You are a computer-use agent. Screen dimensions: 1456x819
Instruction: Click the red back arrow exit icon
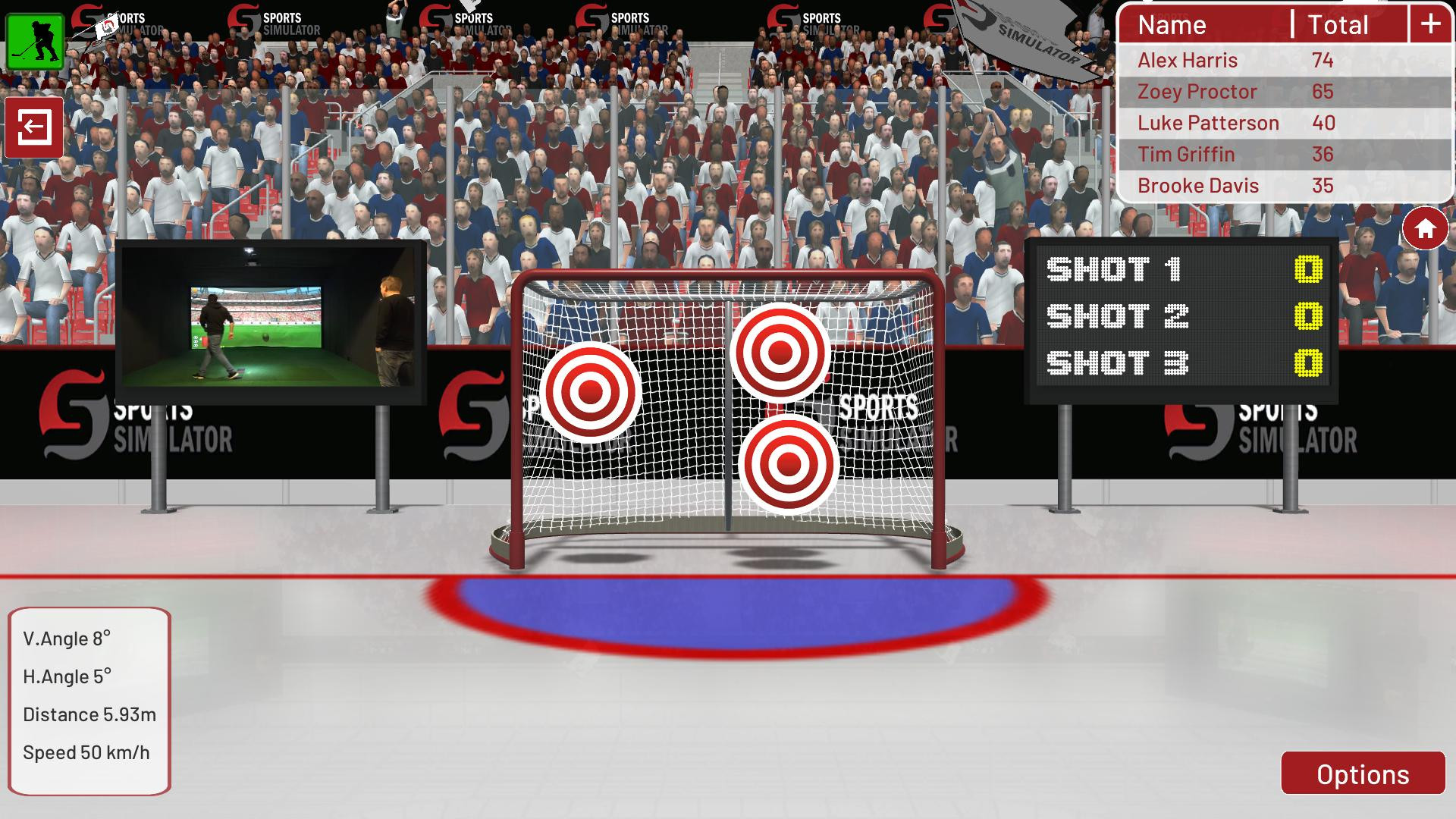34,127
